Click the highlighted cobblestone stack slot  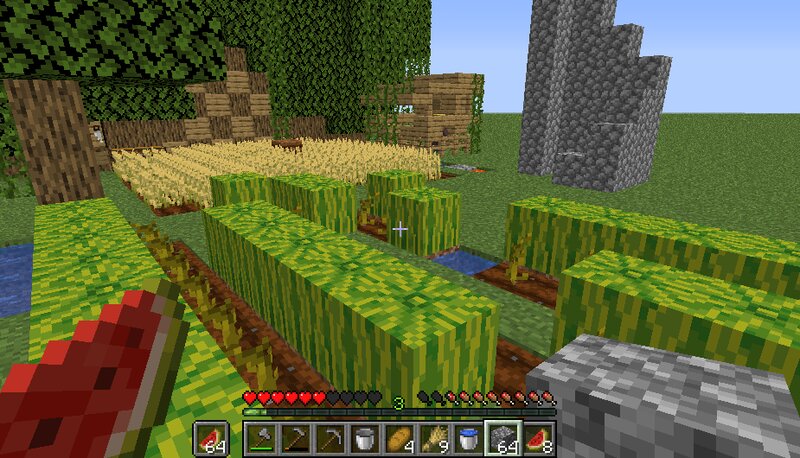(x=502, y=438)
